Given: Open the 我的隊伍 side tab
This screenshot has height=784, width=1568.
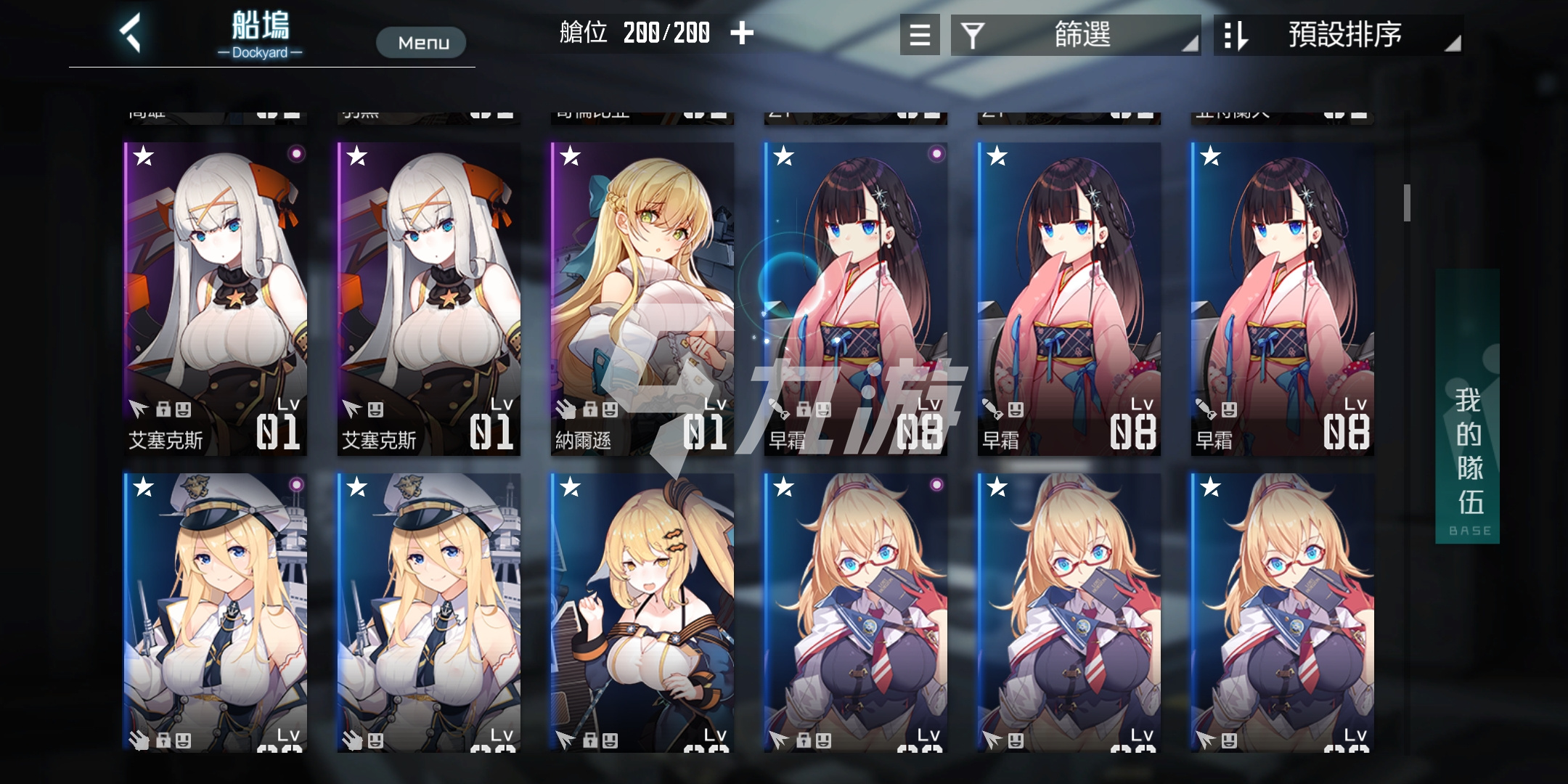Looking at the screenshot, I should tap(1467, 407).
